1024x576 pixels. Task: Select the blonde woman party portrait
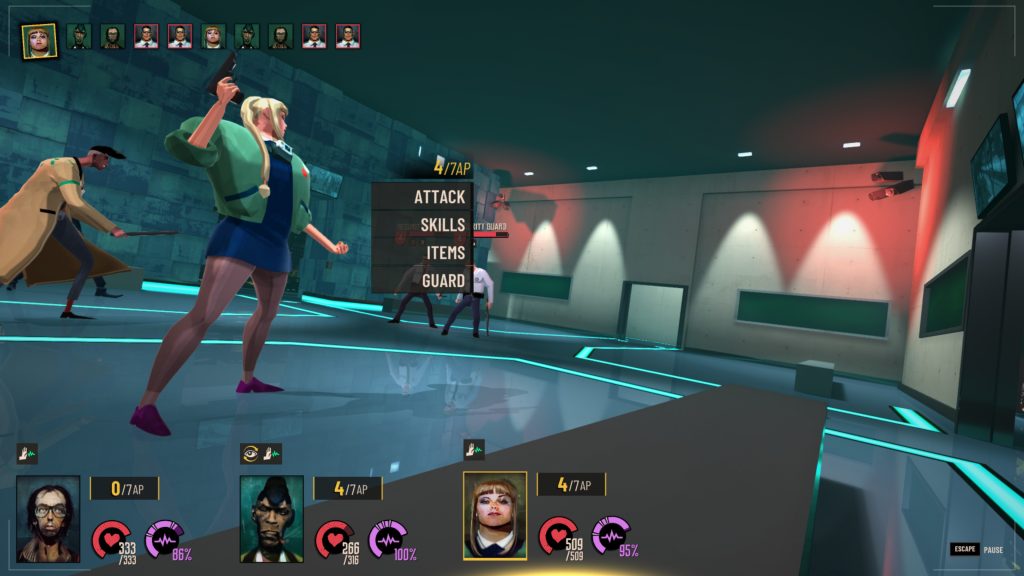click(x=495, y=515)
